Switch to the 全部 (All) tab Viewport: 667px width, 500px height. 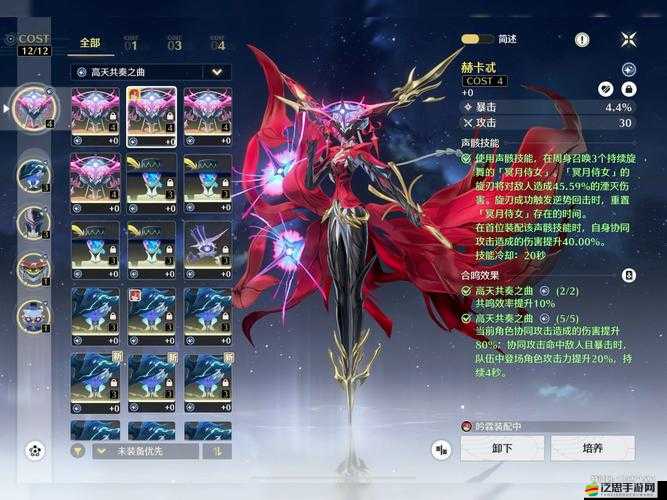point(90,44)
